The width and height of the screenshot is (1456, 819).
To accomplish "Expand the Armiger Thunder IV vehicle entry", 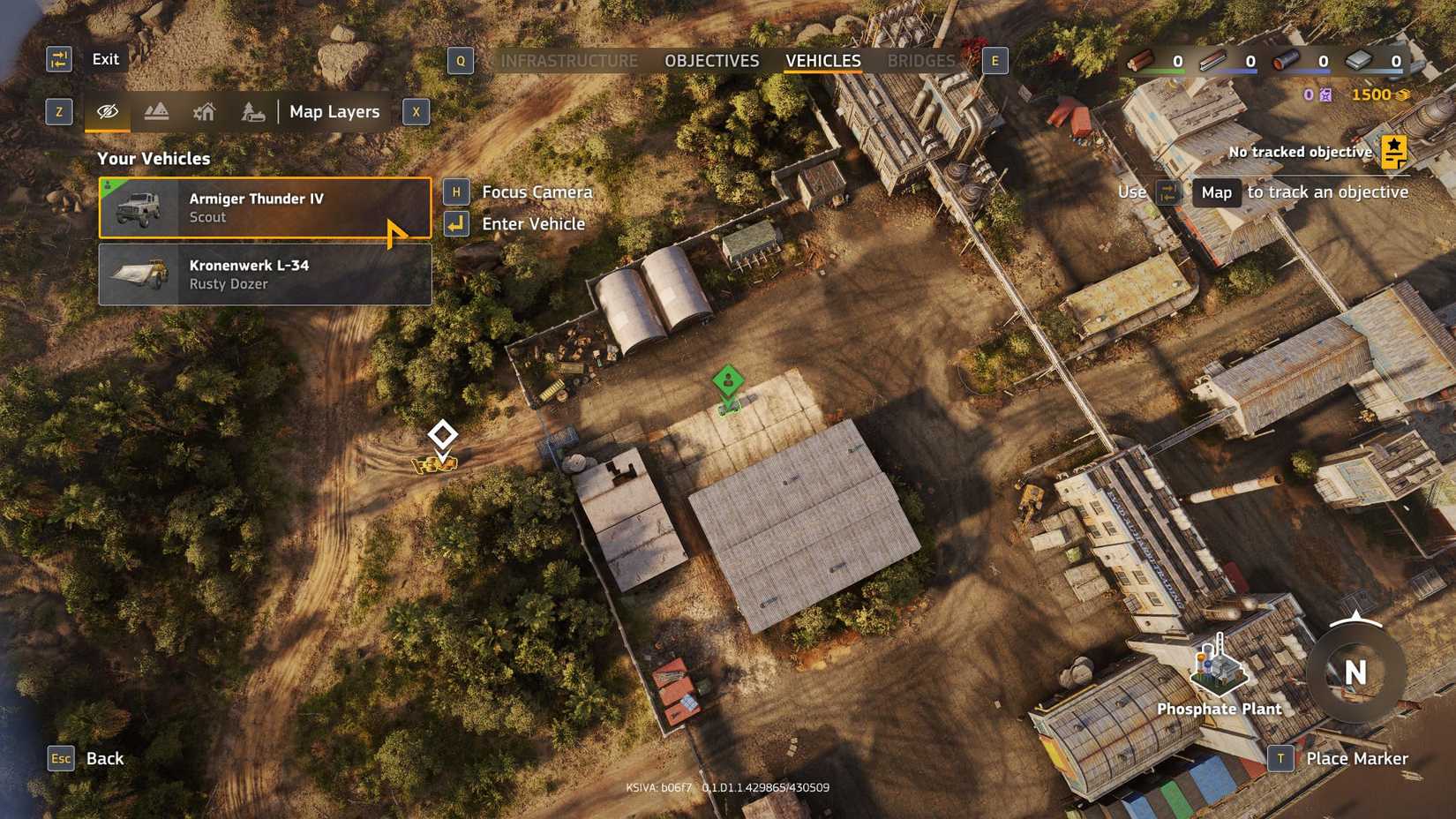I will [265, 208].
